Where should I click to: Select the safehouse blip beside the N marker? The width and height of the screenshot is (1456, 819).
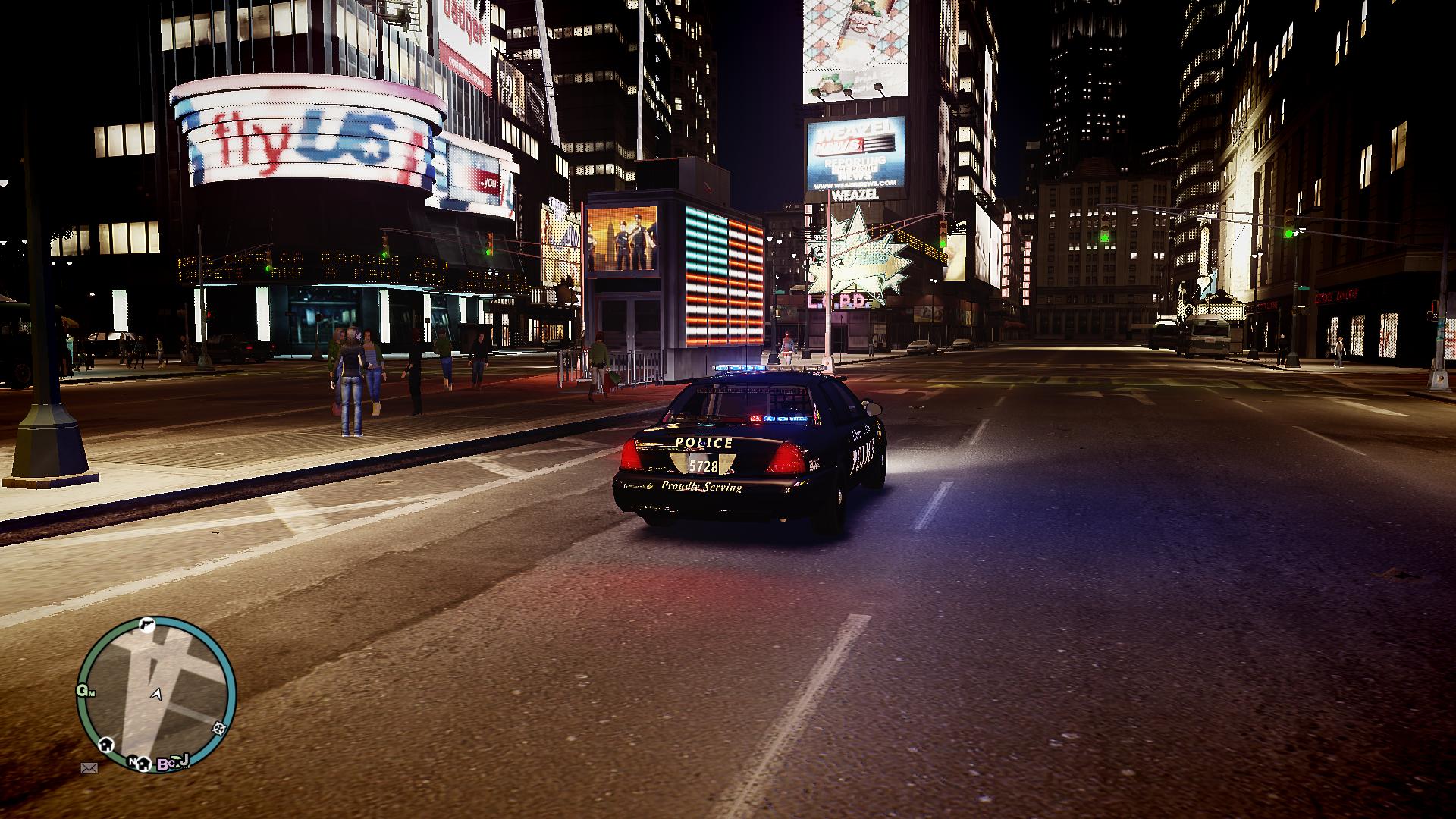click(x=143, y=763)
